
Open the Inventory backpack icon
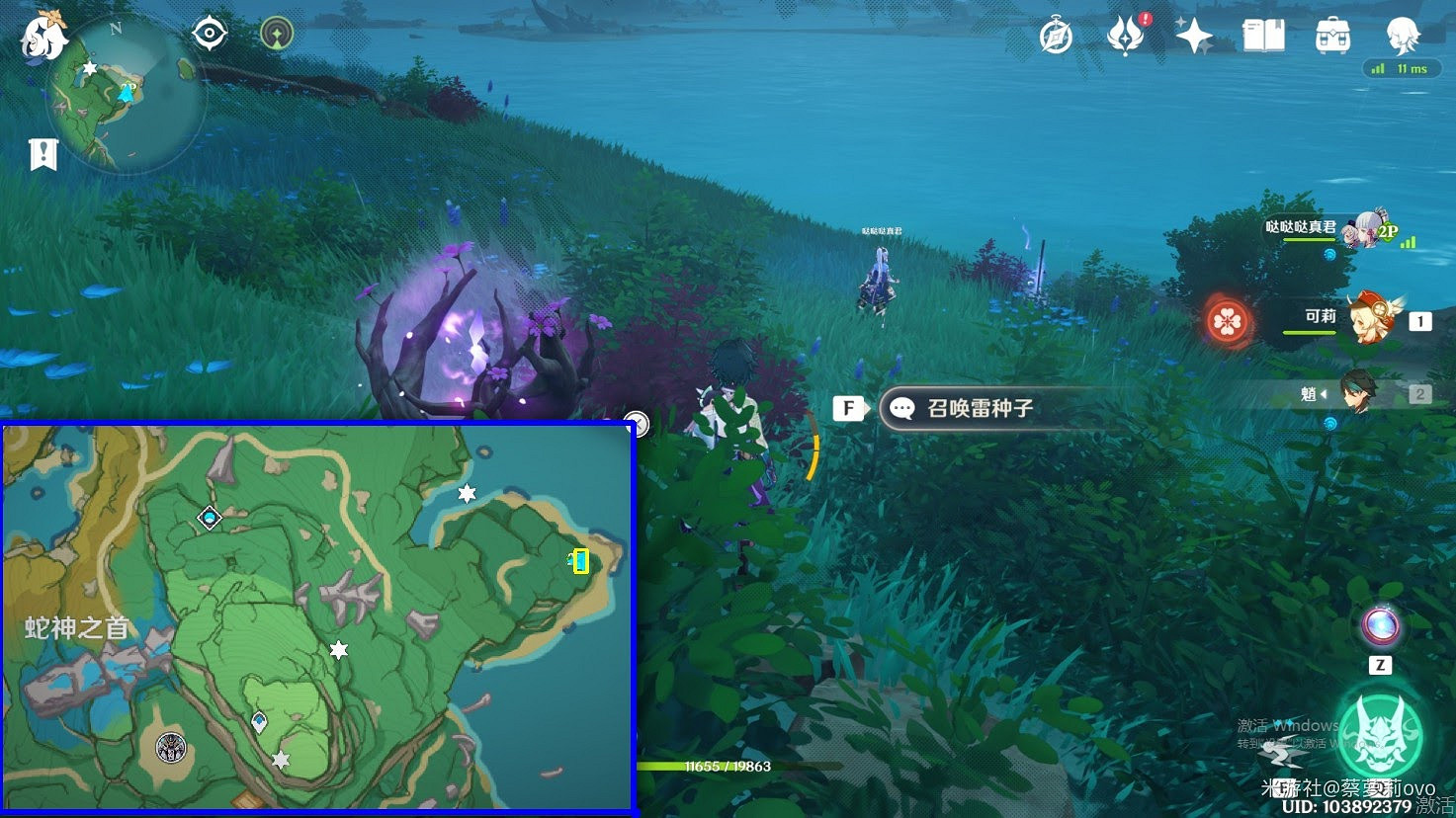coord(1332,35)
